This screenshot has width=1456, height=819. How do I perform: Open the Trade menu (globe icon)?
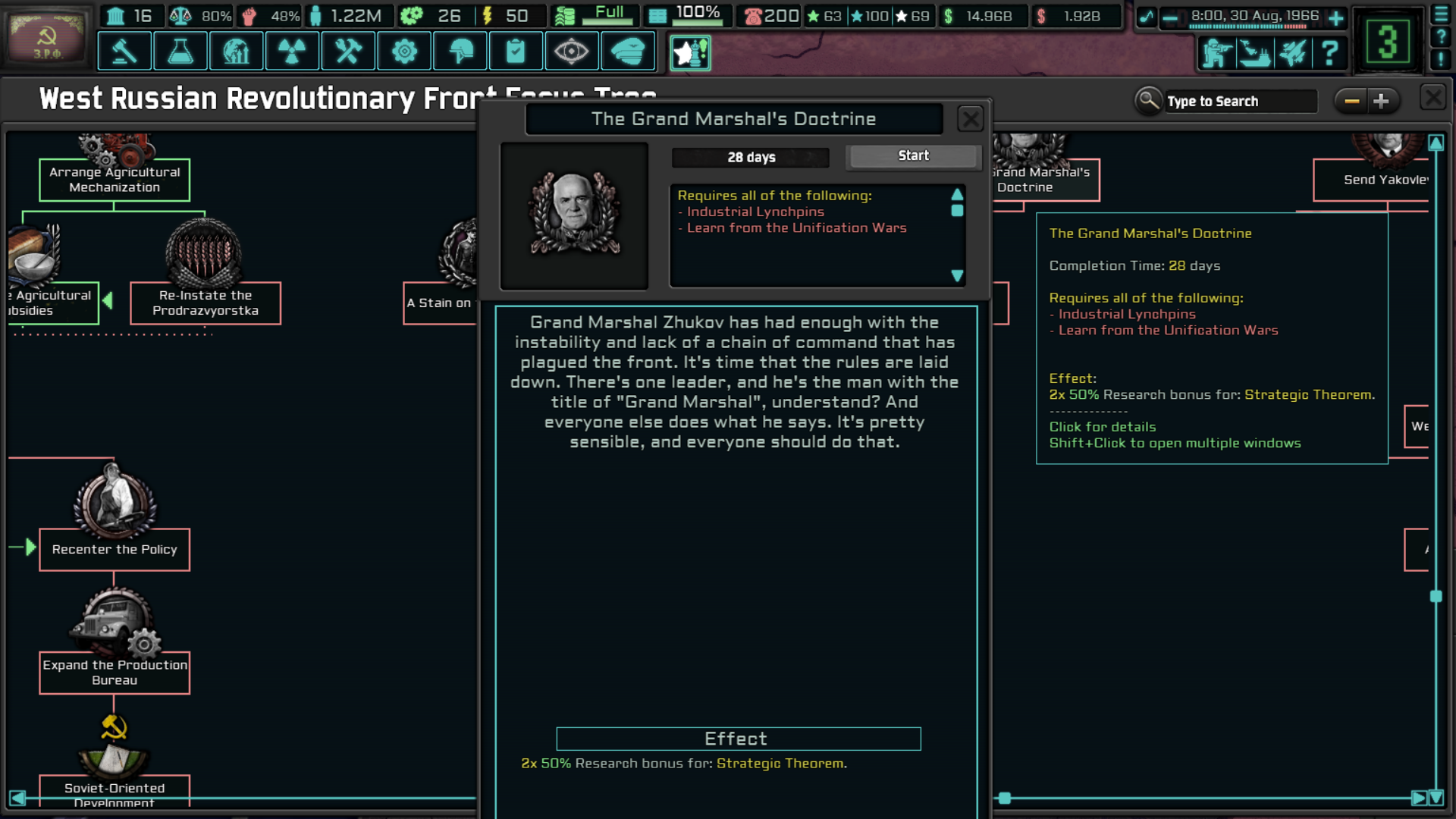pyautogui.click(x=237, y=51)
